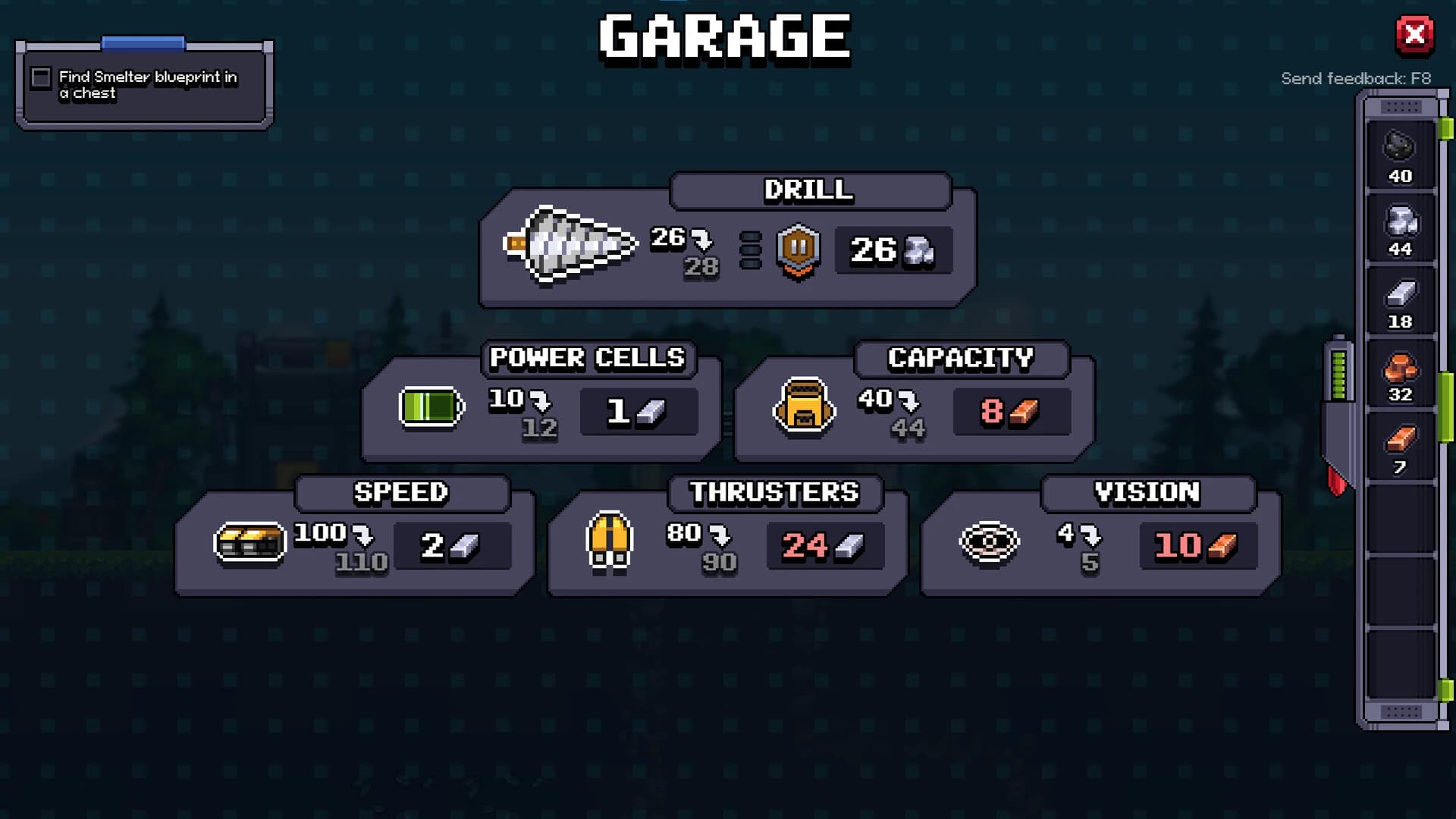Close the Garage screen

(1415, 35)
